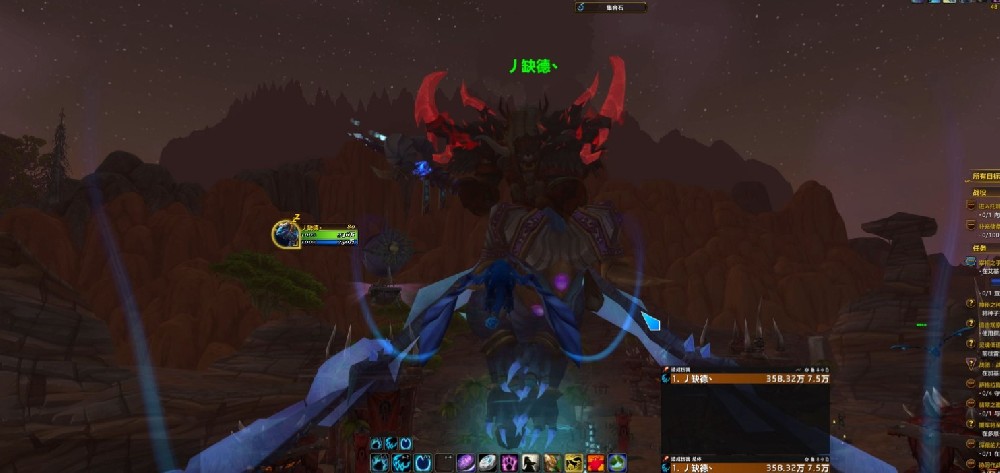Select the top damage meter row for 缺德
The image size is (1000, 473).
(x=745, y=380)
